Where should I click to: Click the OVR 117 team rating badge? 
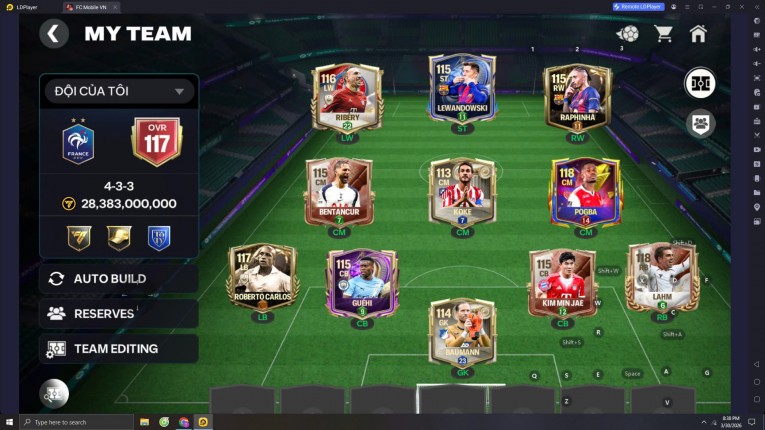point(156,142)
